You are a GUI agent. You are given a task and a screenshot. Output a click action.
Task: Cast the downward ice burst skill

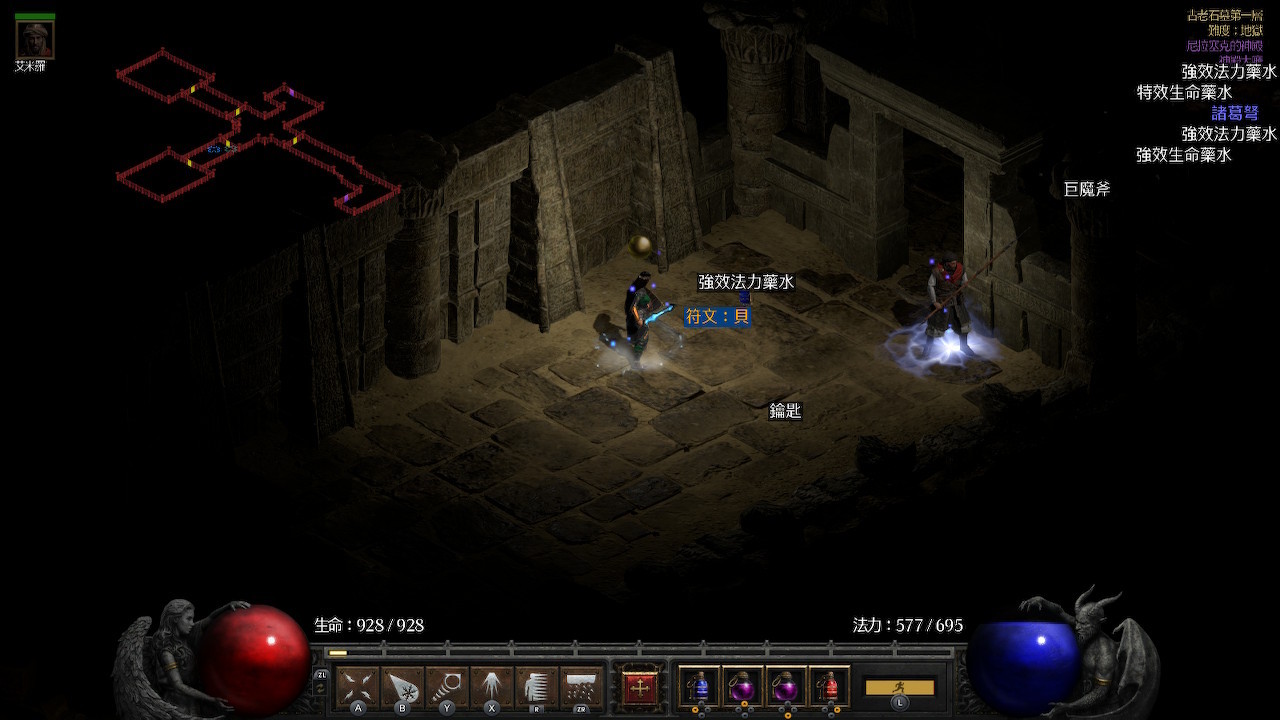491,687
